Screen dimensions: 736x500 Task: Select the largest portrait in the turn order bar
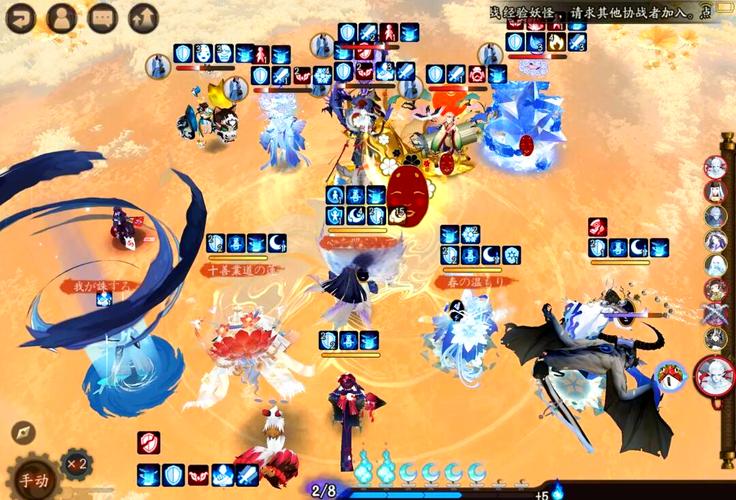click(x=716, y=374)
